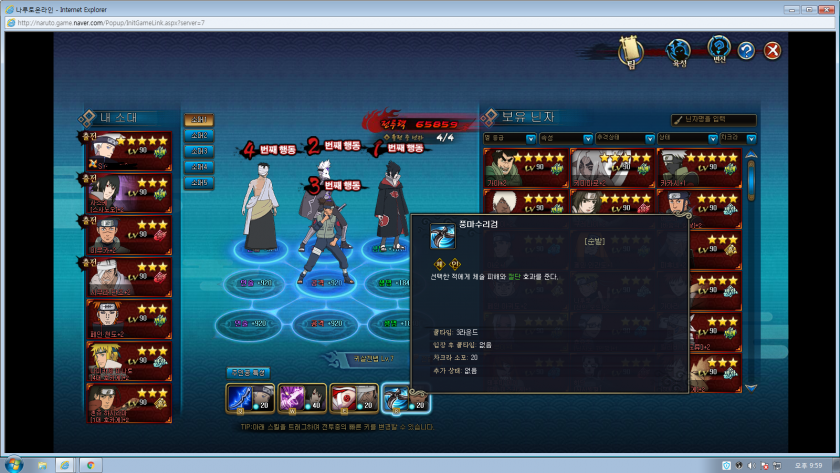Select the 카카시 ninja card in owned list

(699, 167)
